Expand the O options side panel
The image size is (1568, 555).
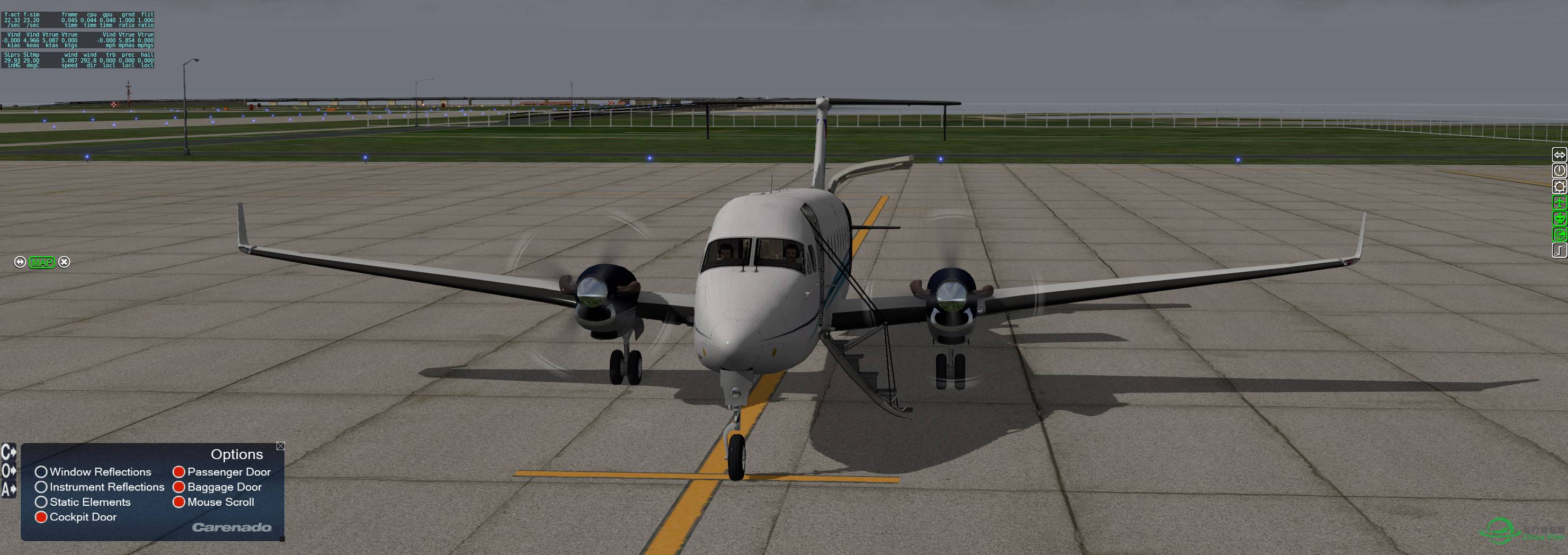pyautogui.click(x=8, y=470)
